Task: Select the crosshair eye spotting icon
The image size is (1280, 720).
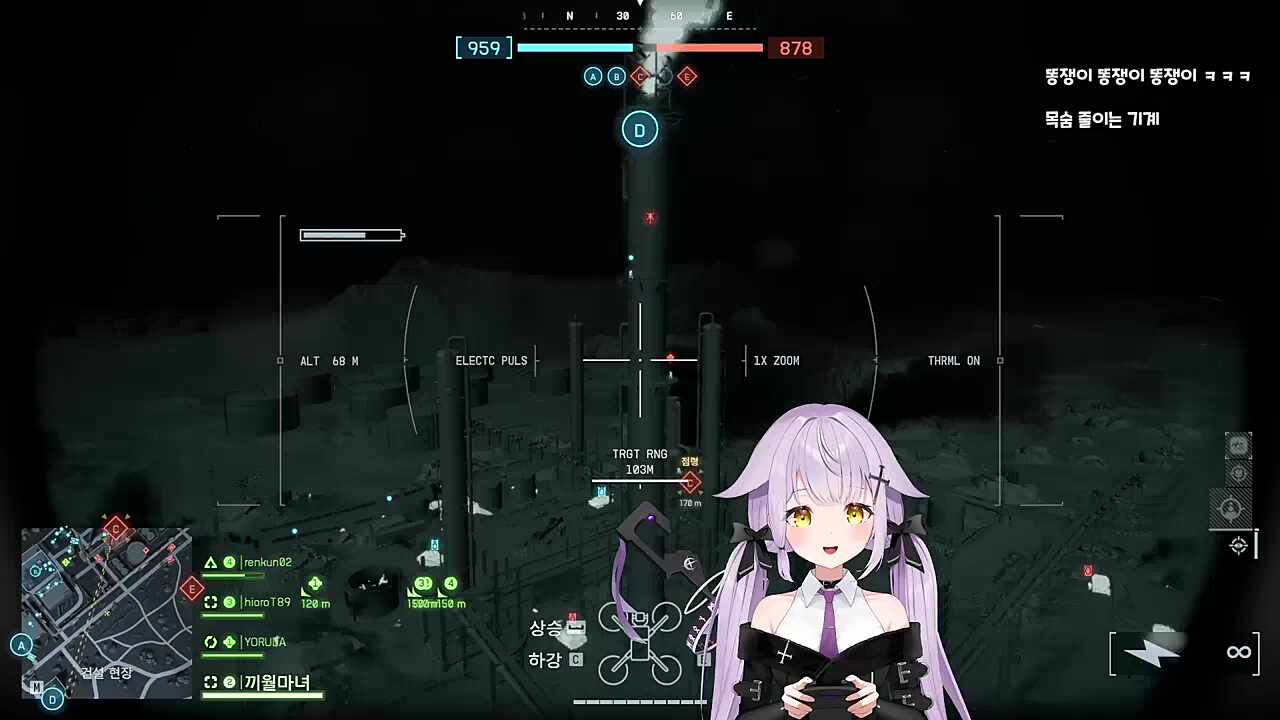Action: (1238, 545)
